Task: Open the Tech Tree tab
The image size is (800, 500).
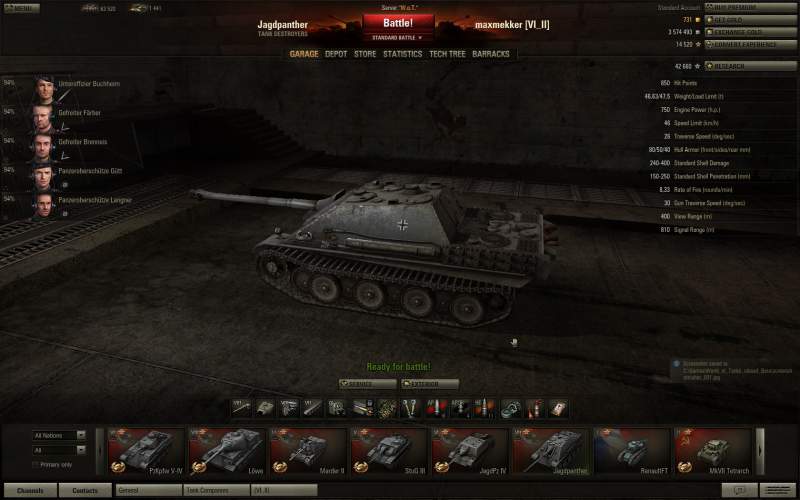Action: (446, 54)
